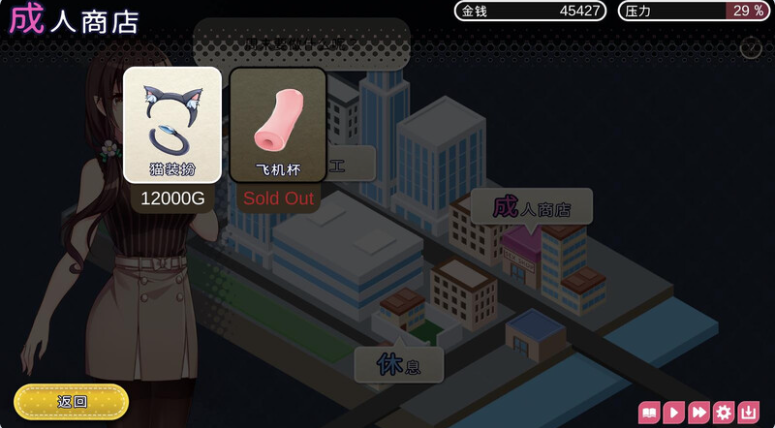Screen dimensions: 775x428
Task: Click the yellow 返回 back button
Action: pyautogui.click(x=72, y=402)
